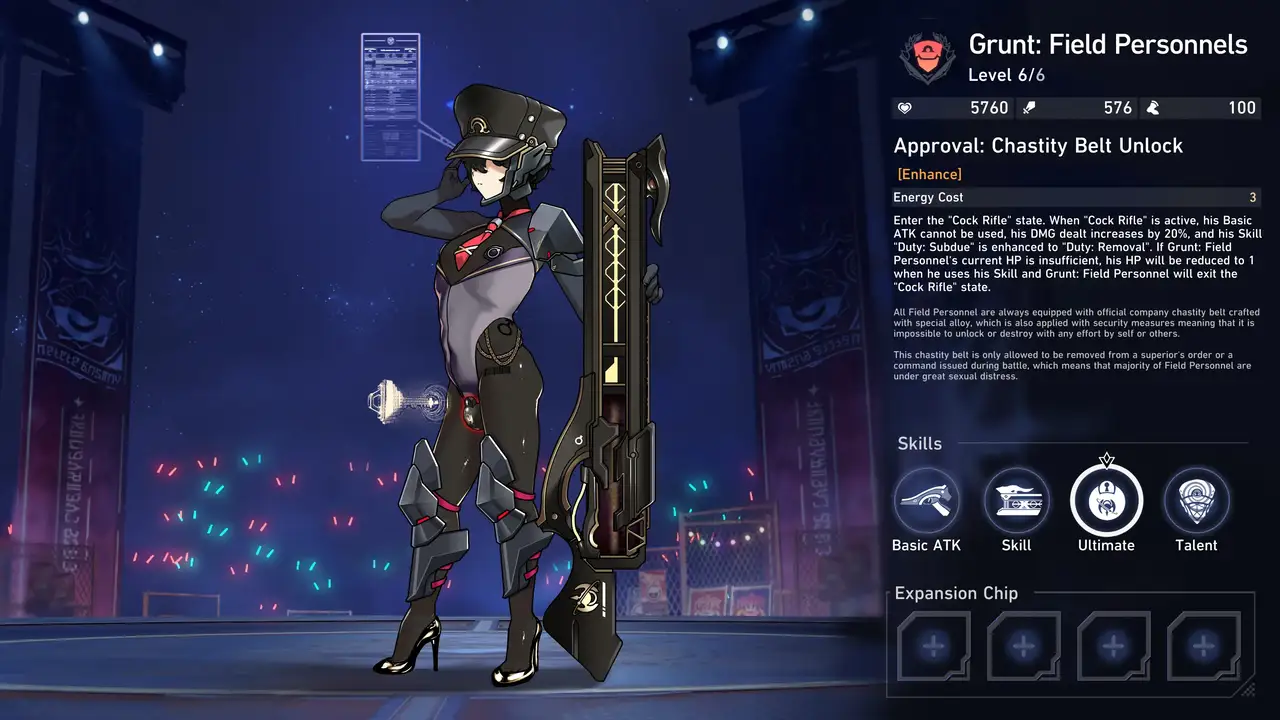The width and height of the screenshot is (1280, 720).
Task: Select the Basic ATK skill icon
Action: [x=926, y=501]
